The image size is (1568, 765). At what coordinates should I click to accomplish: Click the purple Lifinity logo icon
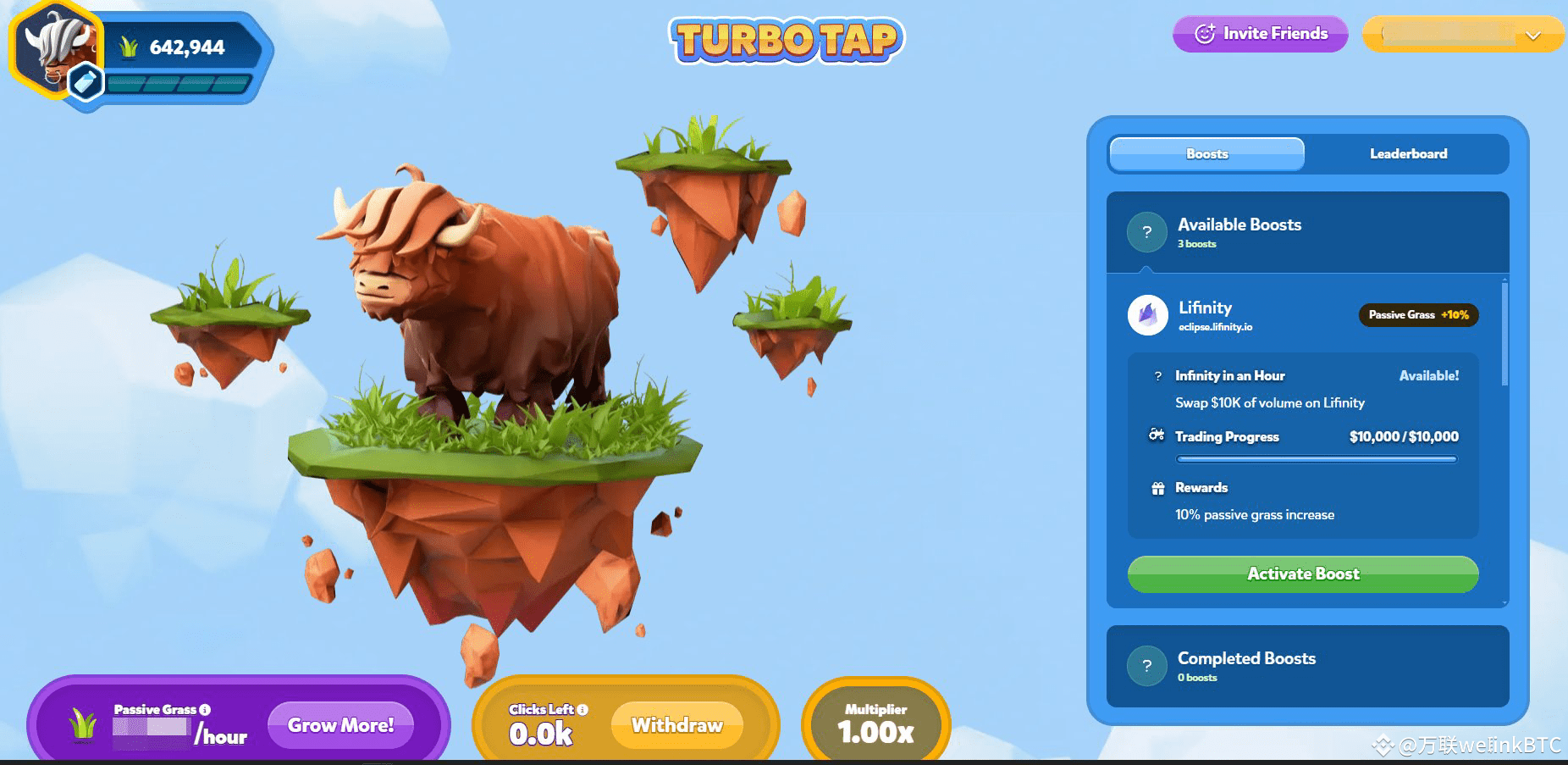(1147, 315)
